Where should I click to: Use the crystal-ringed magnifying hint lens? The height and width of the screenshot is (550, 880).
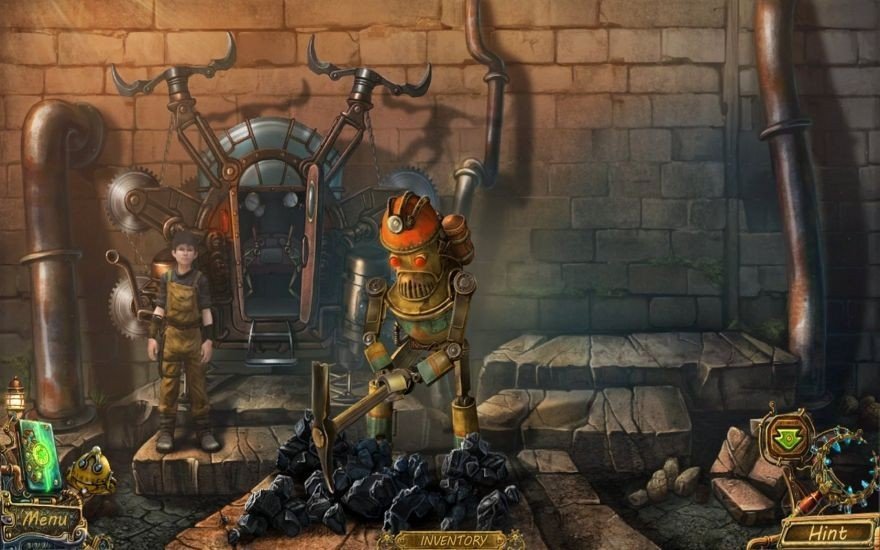[x=843, y=464]
